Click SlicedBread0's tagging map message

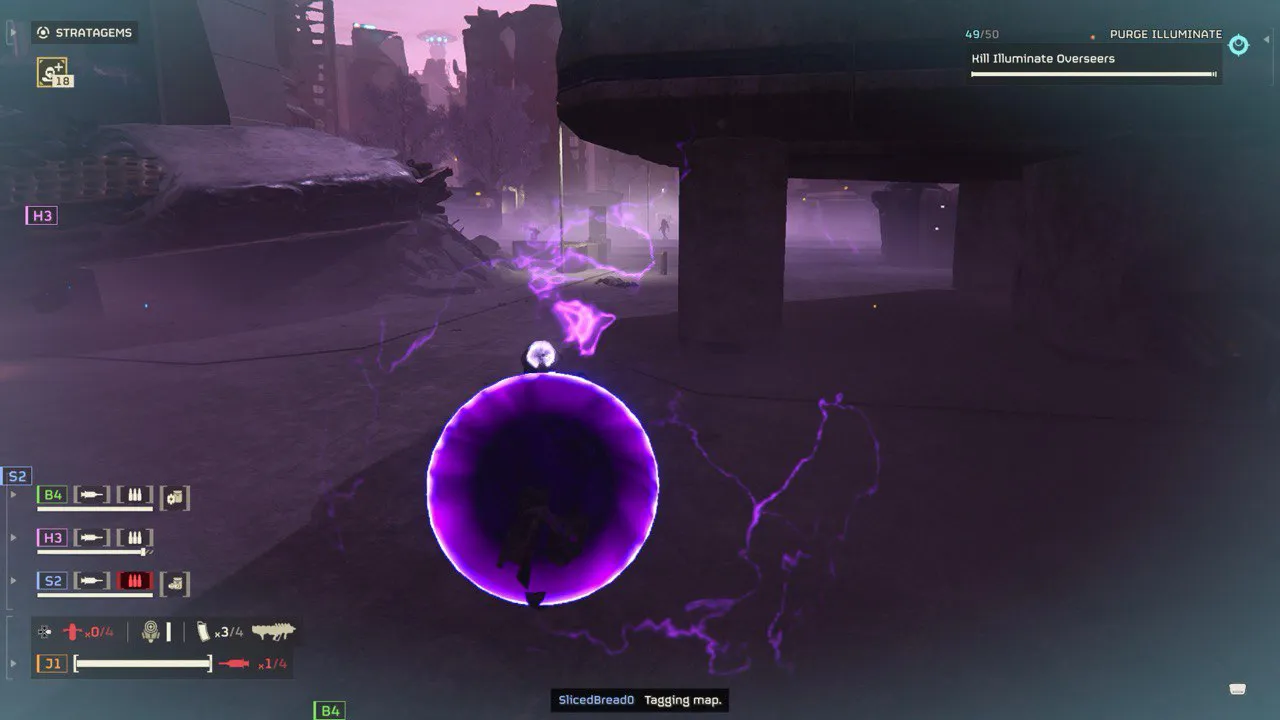click(x=639, y=700)
